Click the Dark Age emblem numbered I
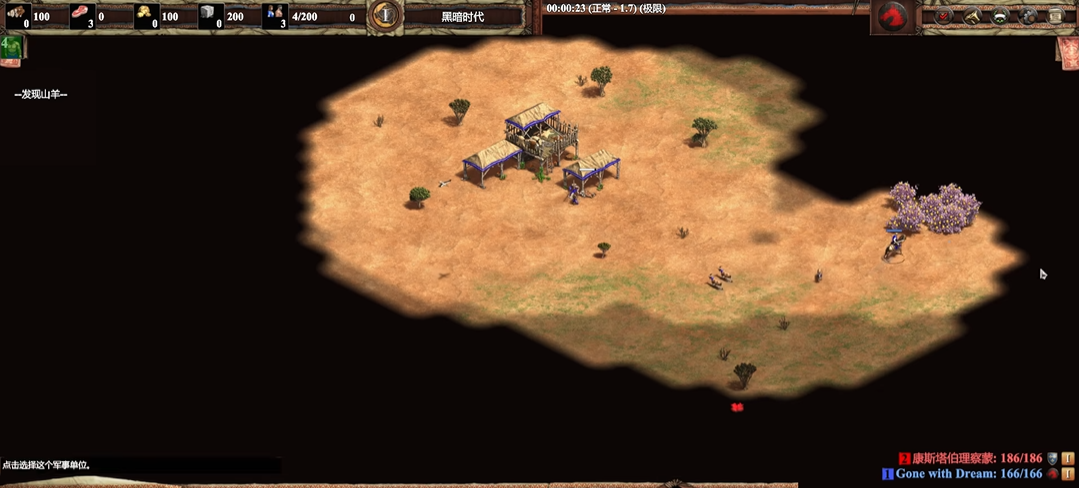Viewport: 1079px width, 488px height. pyautogui.click(x=385, y=15)
